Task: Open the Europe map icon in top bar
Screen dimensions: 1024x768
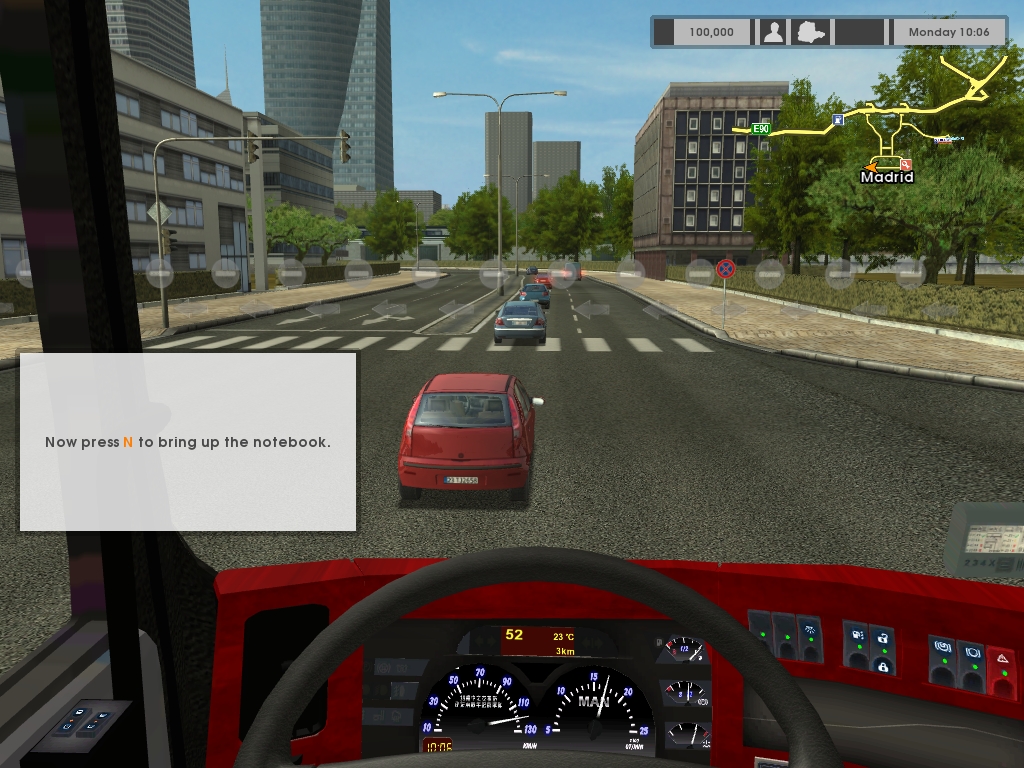Action: pos(807,32)
